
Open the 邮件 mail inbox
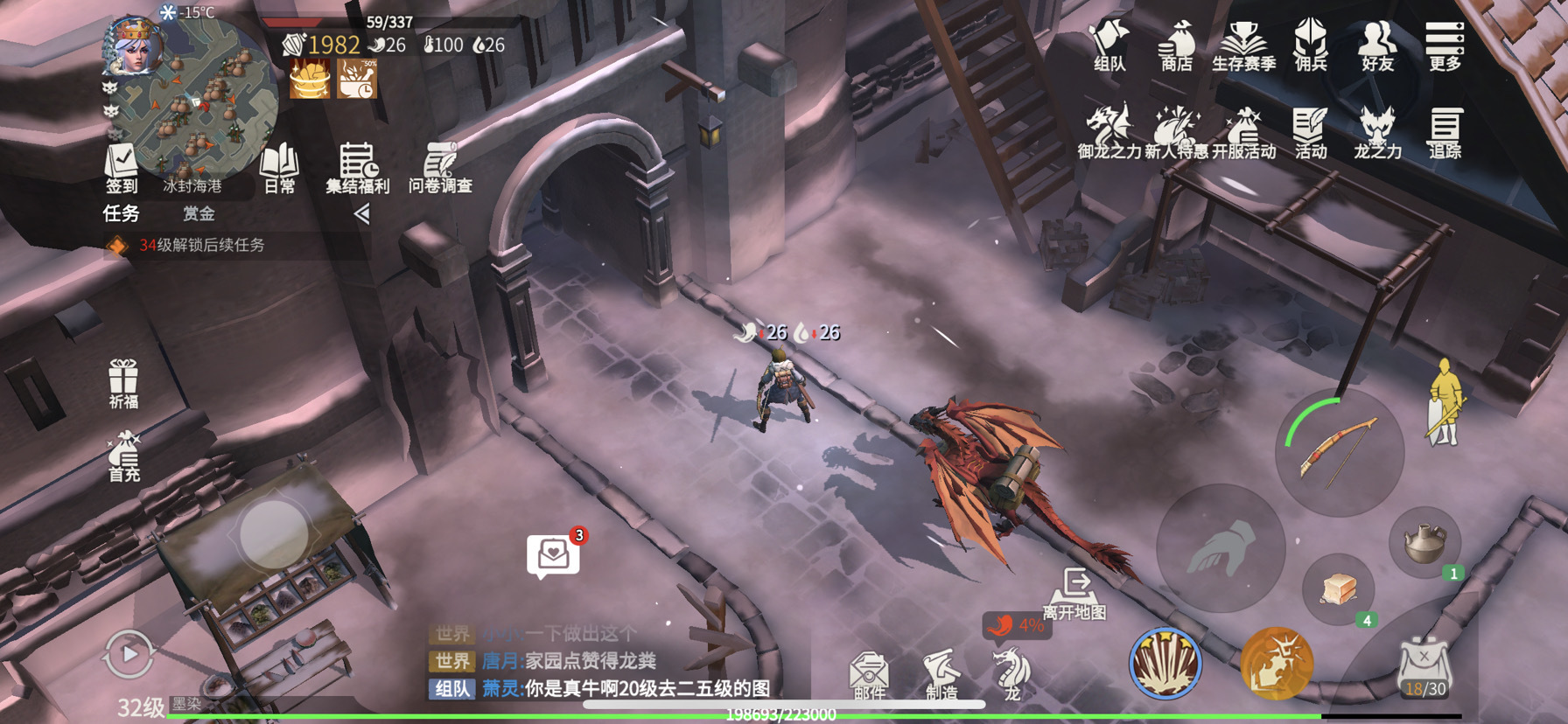[869, 675]
